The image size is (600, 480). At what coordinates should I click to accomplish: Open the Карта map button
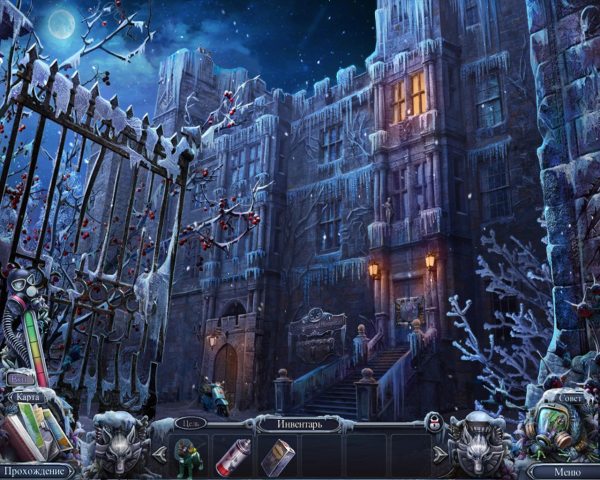click(27, 397)
